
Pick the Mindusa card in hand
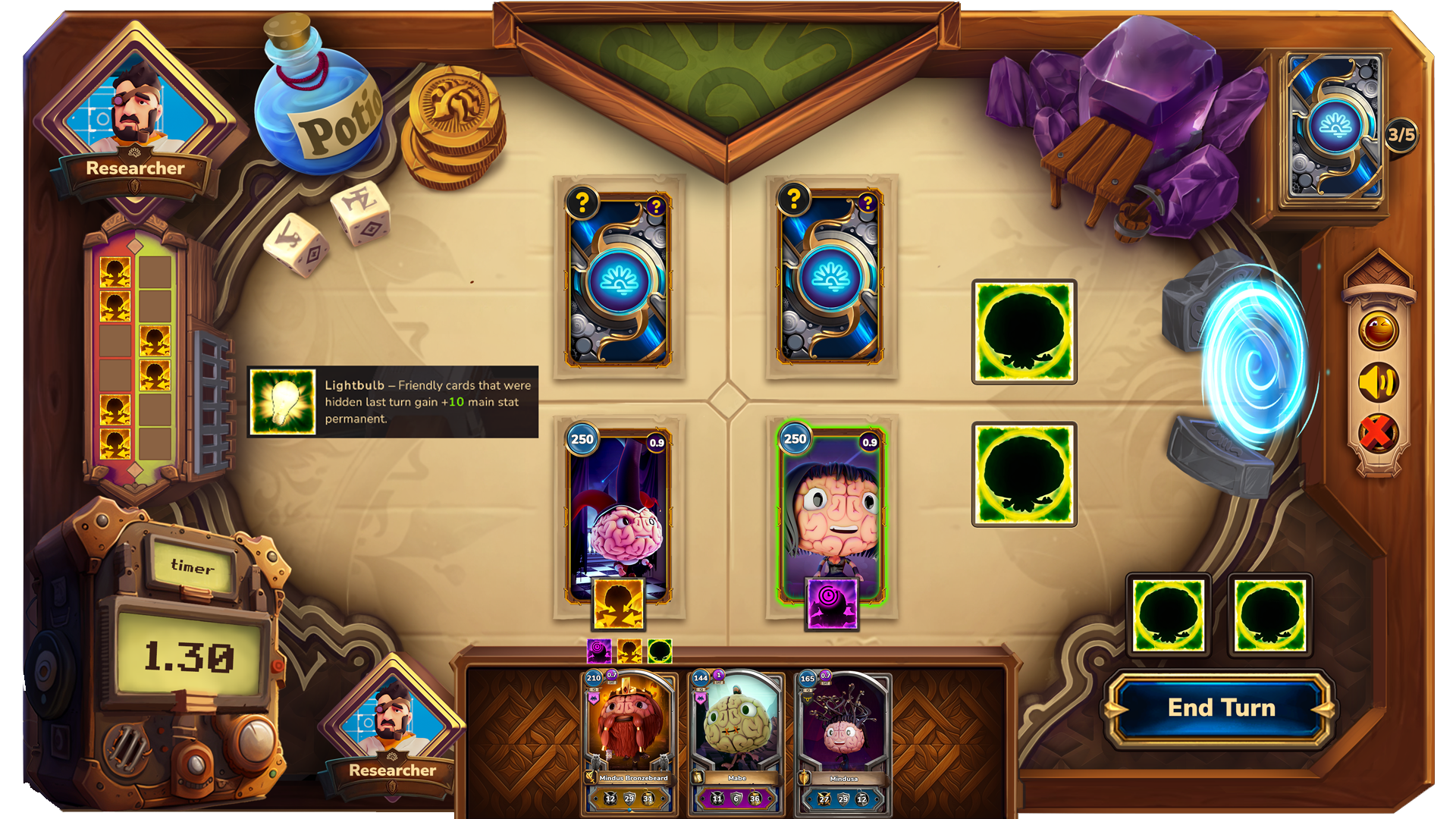843,739
